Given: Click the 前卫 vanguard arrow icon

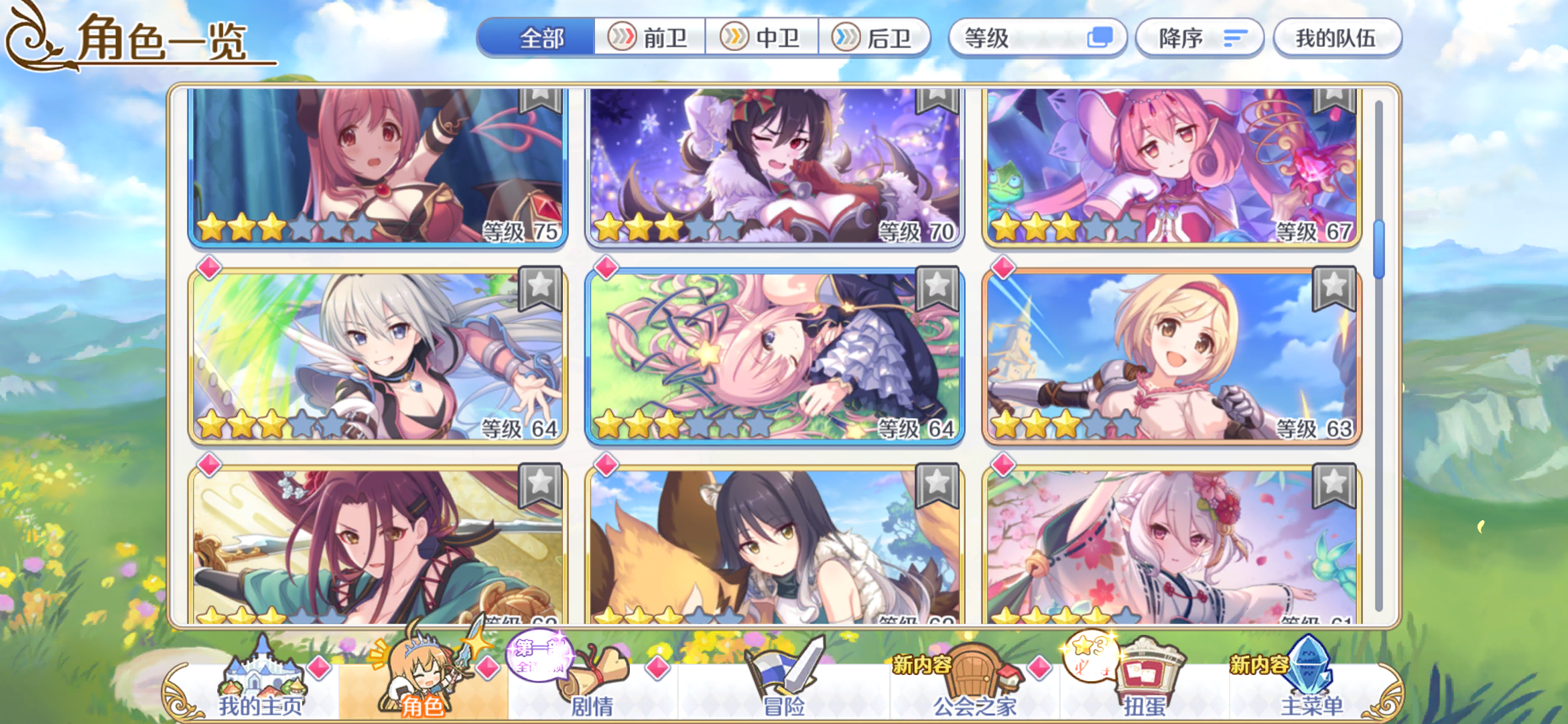Looking at the screenshot, I should (x=623, y=38).
